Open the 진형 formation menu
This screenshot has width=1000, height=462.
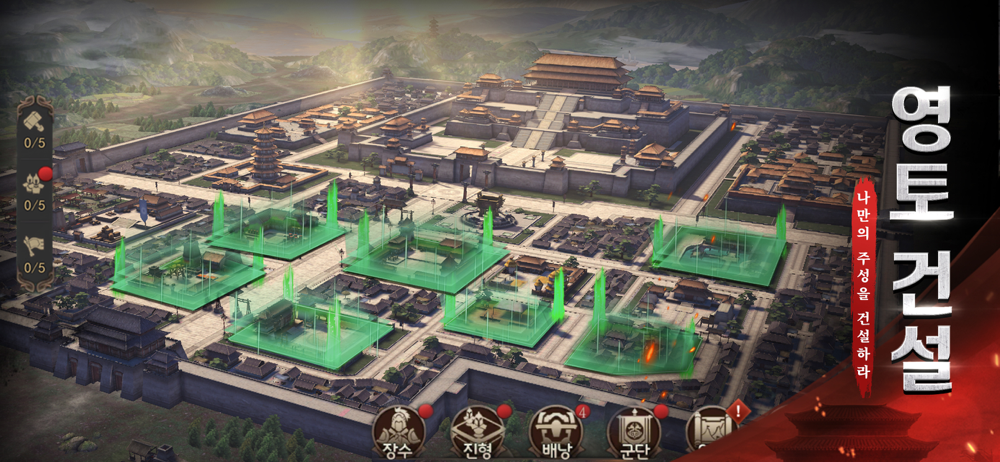[476, 430]
